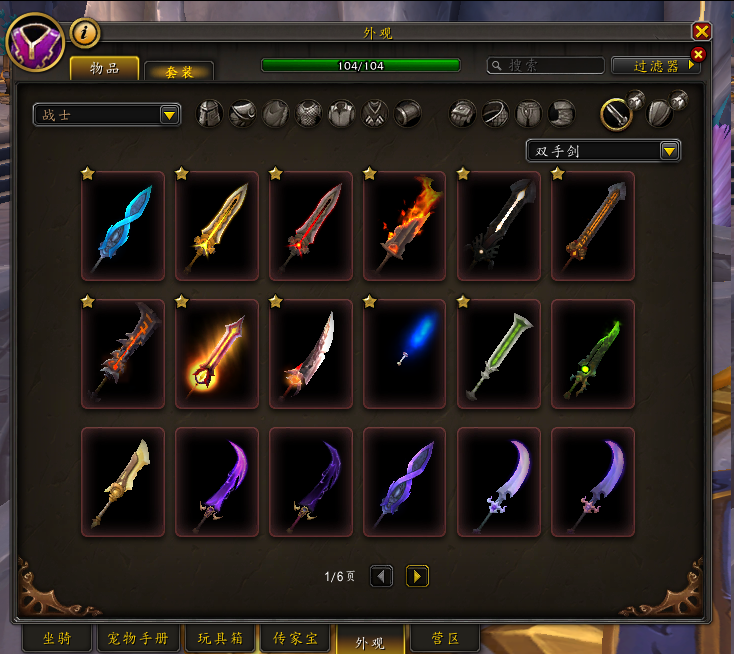Select the golden winged greatsword appearance
Viewport: 734px width, 654px height.
(217, 226)
